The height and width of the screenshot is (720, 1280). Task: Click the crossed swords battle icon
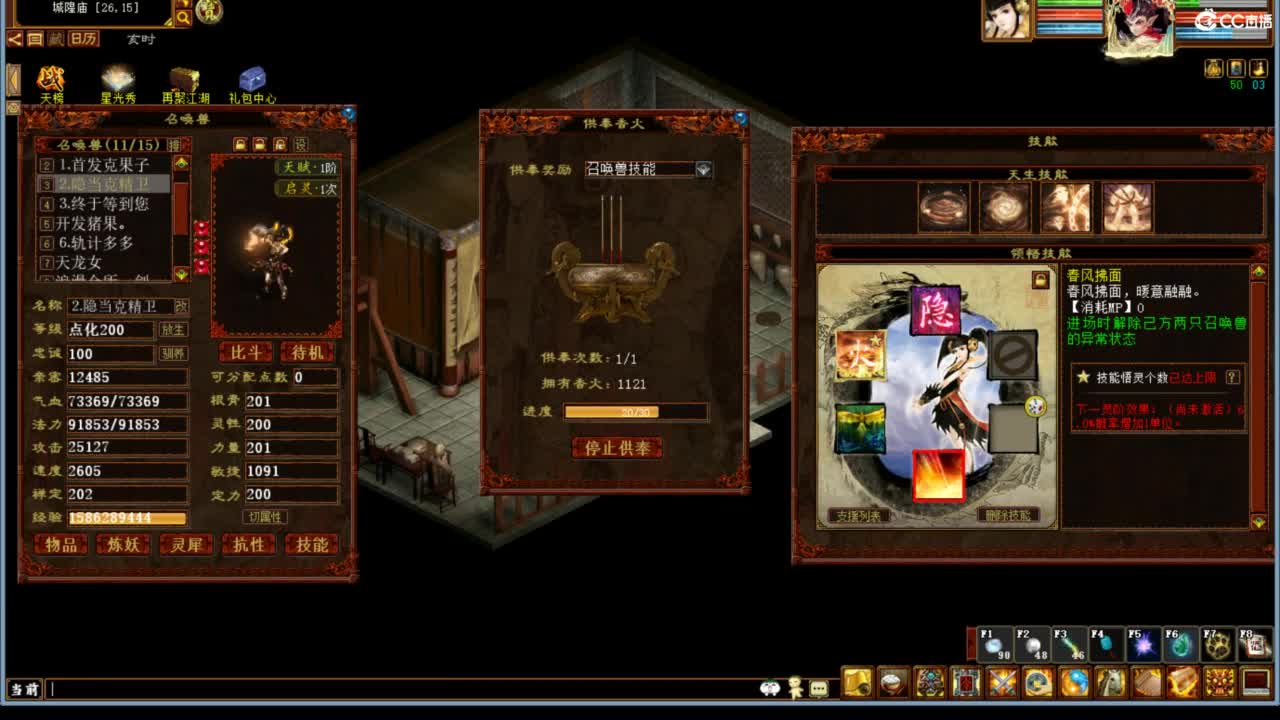(1003, 681)
